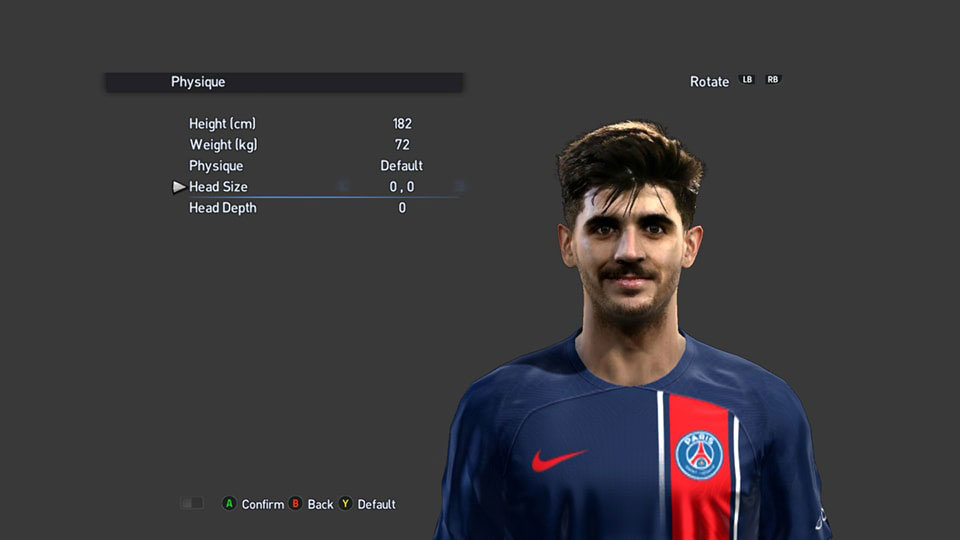
Task: Select the Head Depth row
Action: (x=222, y=208)
